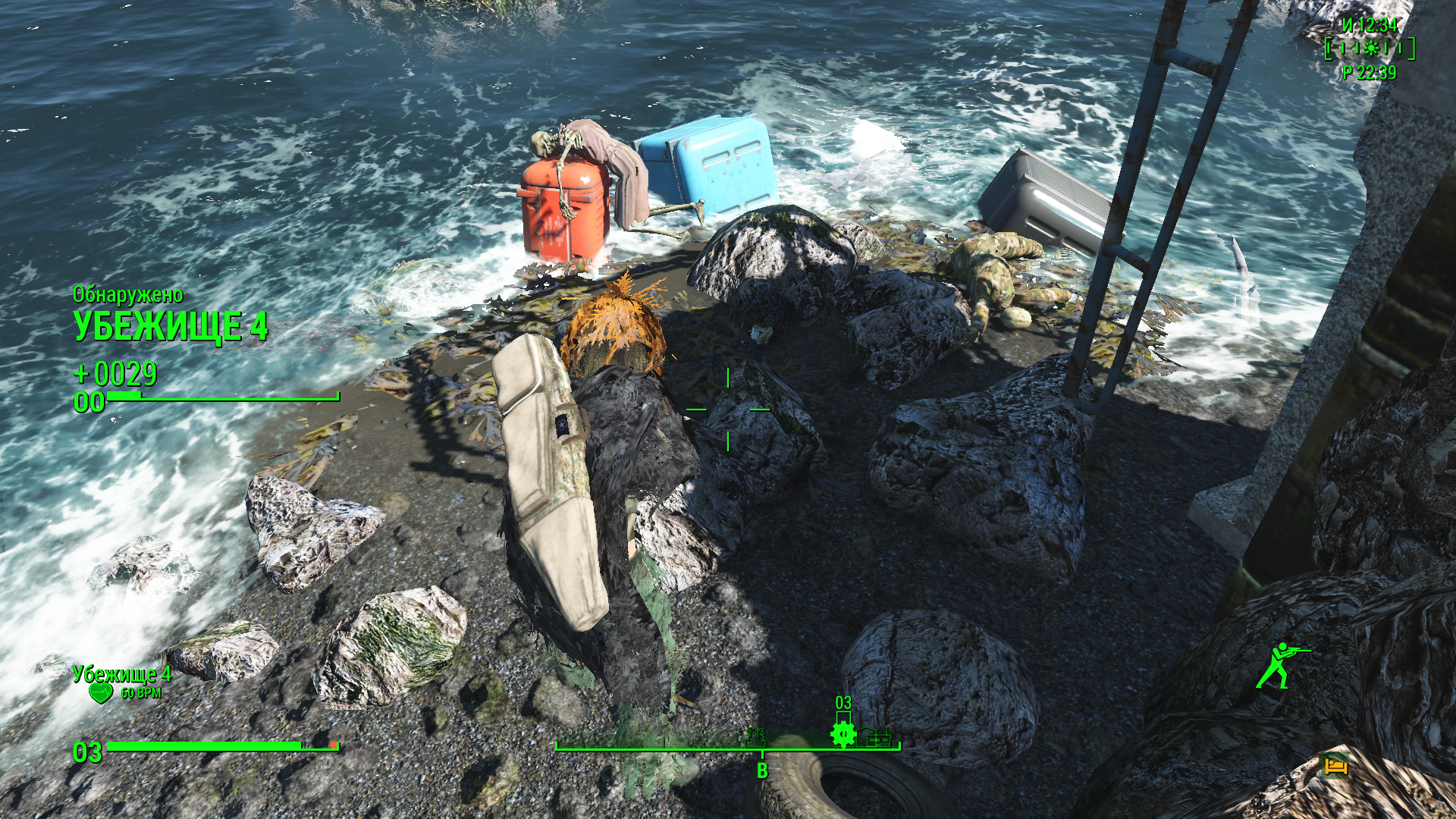Click the rifleman stance icon

click(x=1281, y=665)
